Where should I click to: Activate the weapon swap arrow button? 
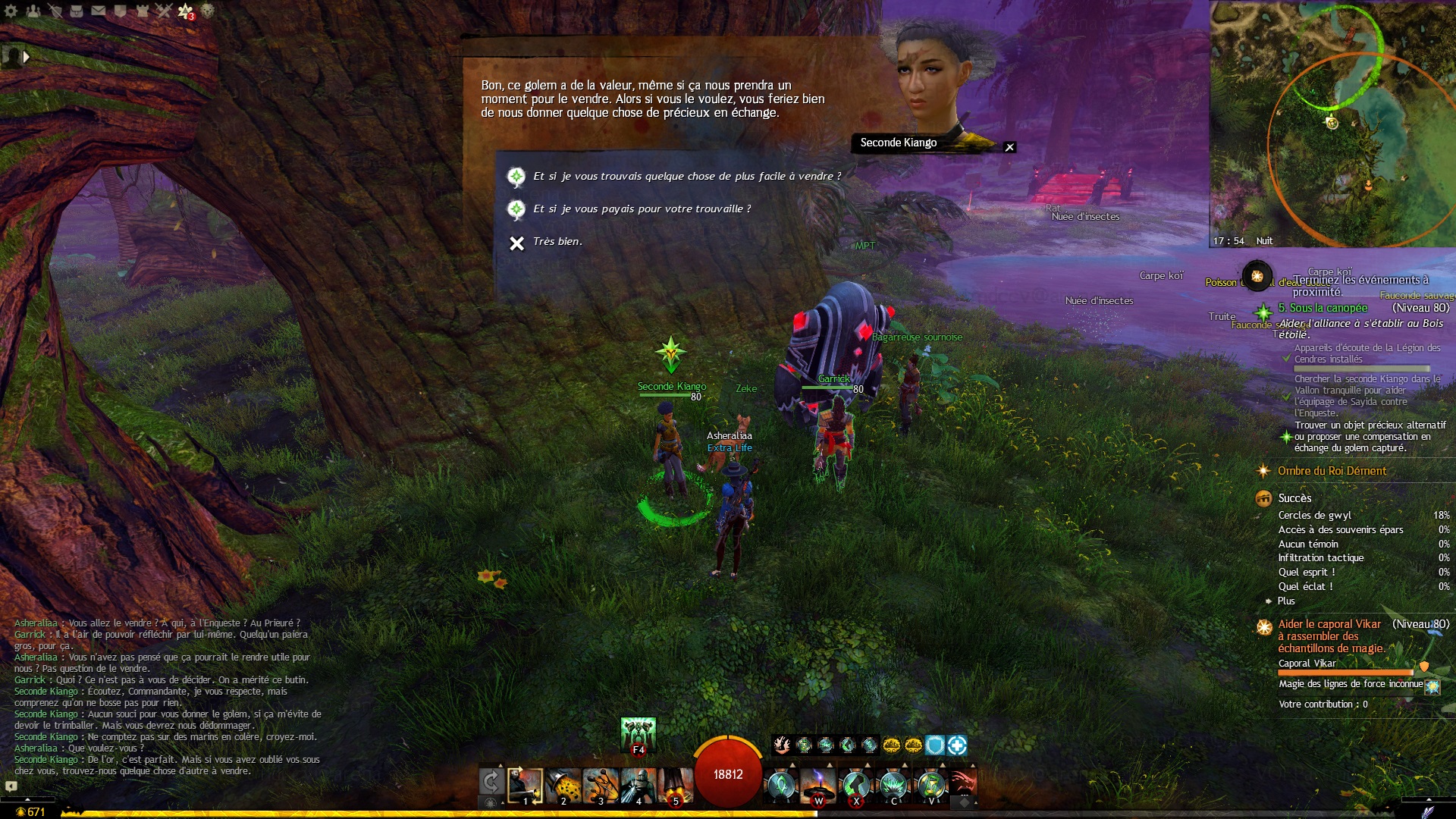491,782
